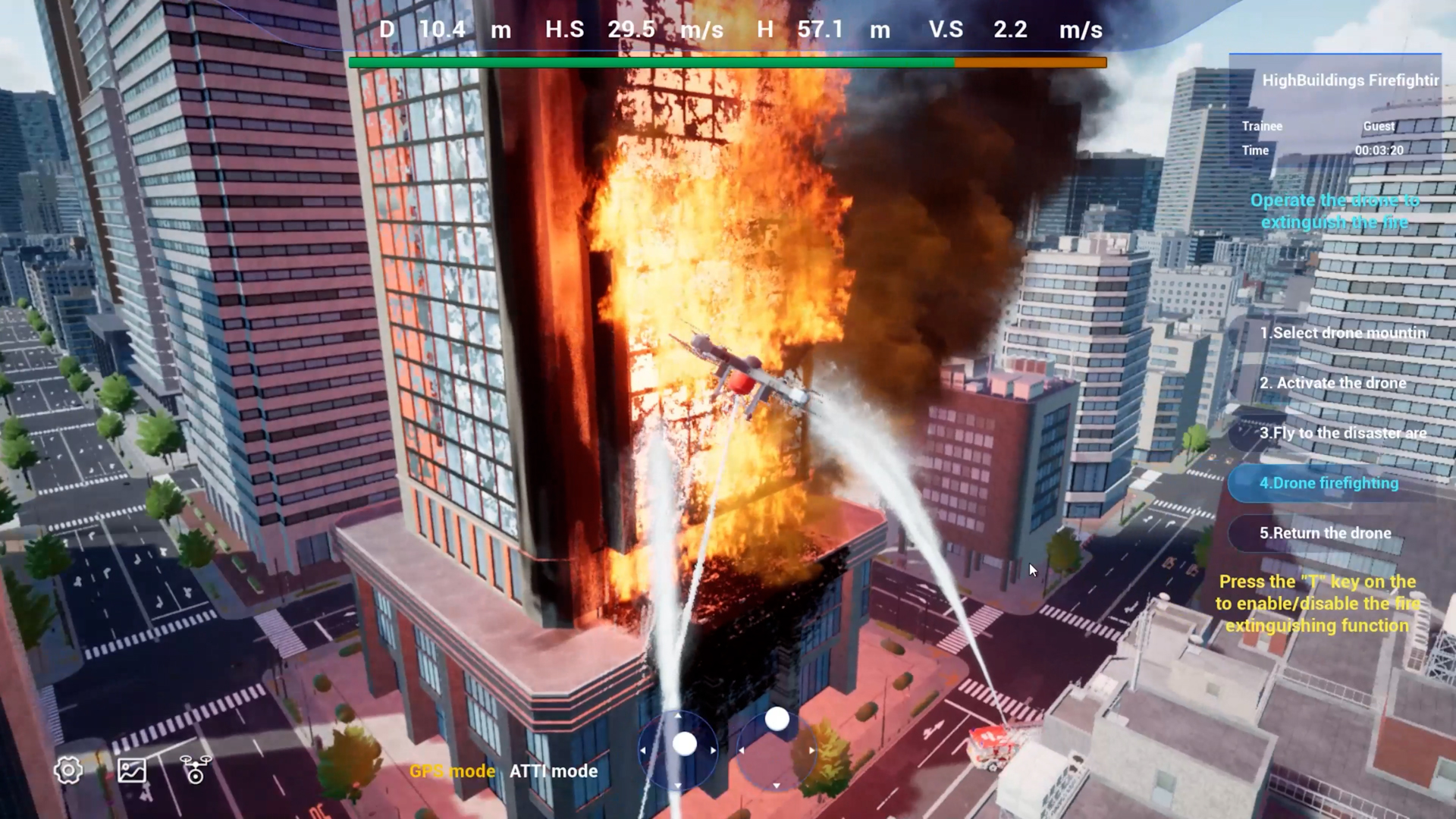Select step 1 Select drone mounting
This screenshot has height=819, width=1456.
click(x=1342, y=333)
